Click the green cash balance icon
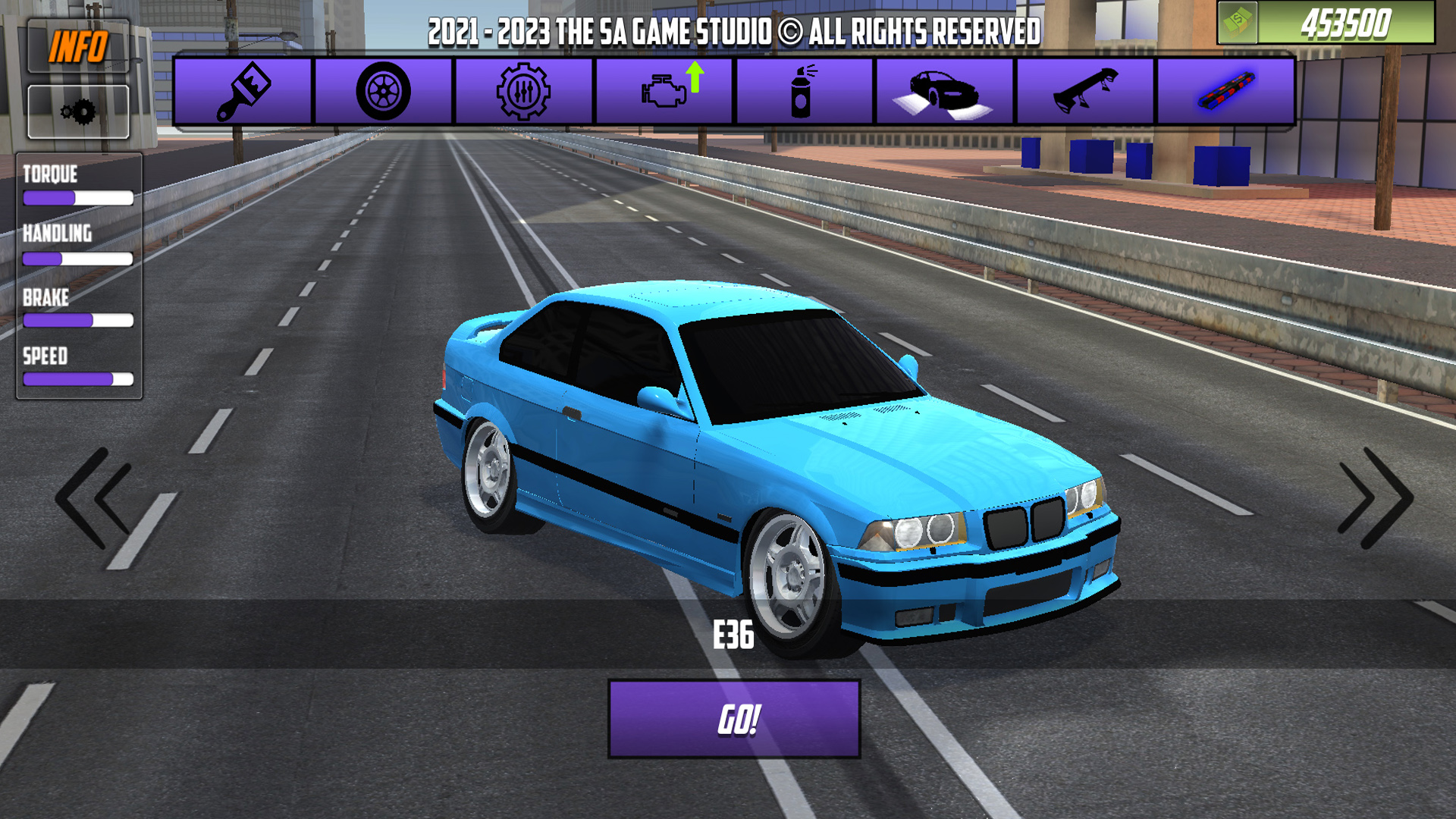The width and height of the screenshot is (1456, 819). pos(1238,23)
